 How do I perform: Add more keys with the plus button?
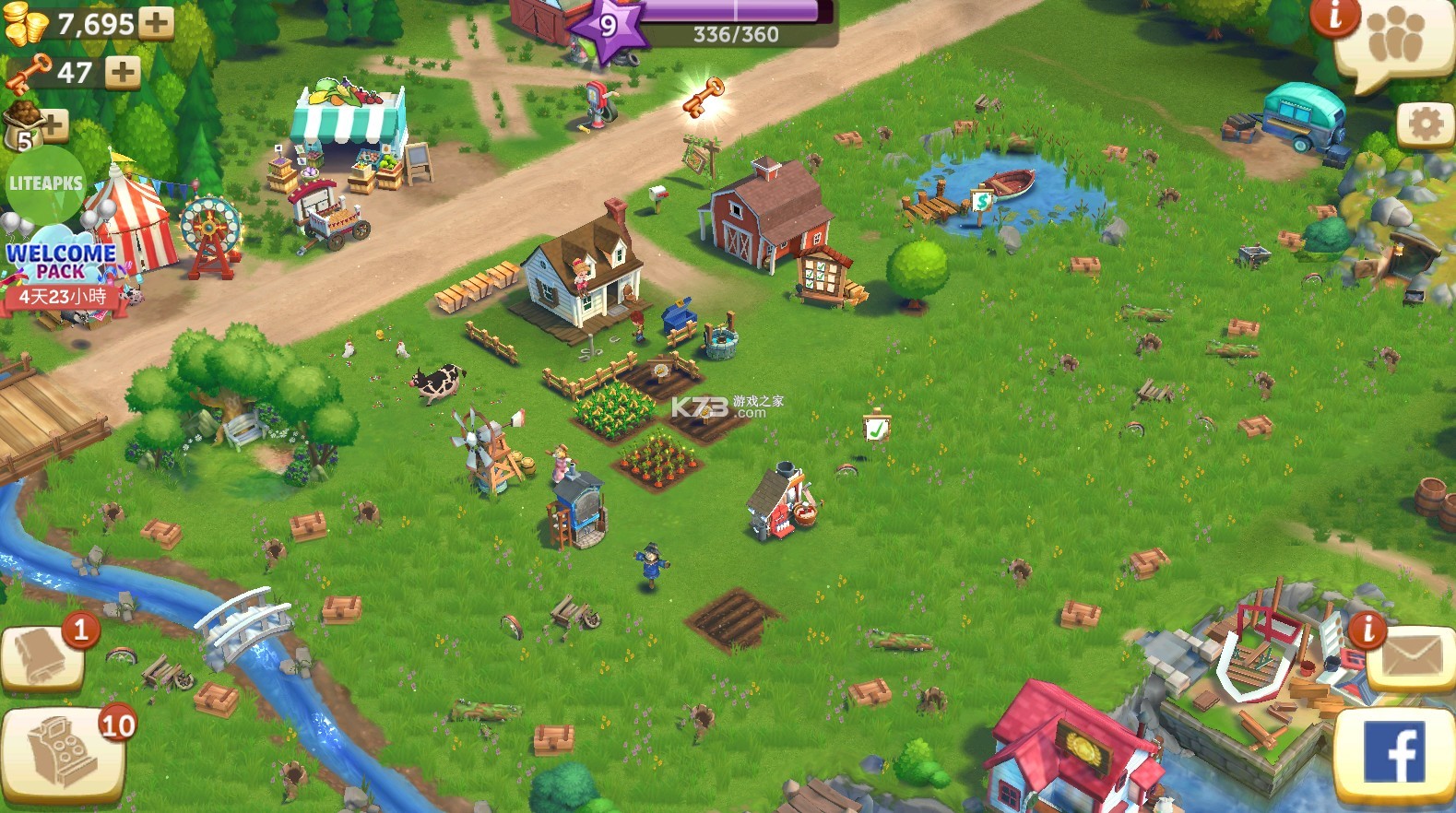tap(122, 72)
